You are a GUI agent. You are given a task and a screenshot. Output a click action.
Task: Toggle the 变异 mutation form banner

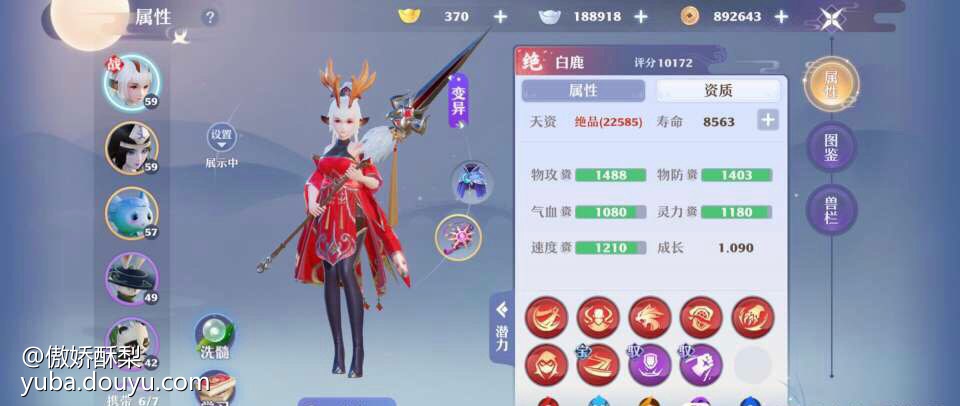[x=458, y=102]
